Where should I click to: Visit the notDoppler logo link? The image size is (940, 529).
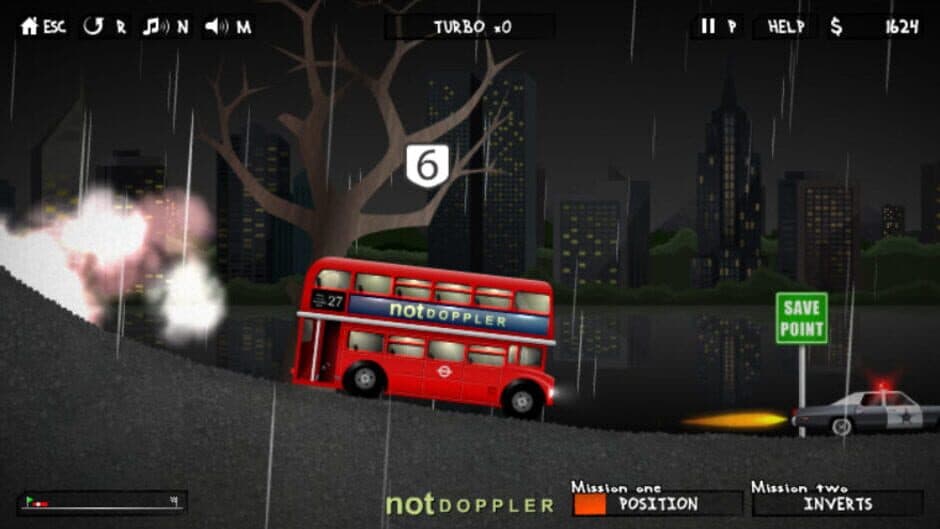[x=469, y=503]
